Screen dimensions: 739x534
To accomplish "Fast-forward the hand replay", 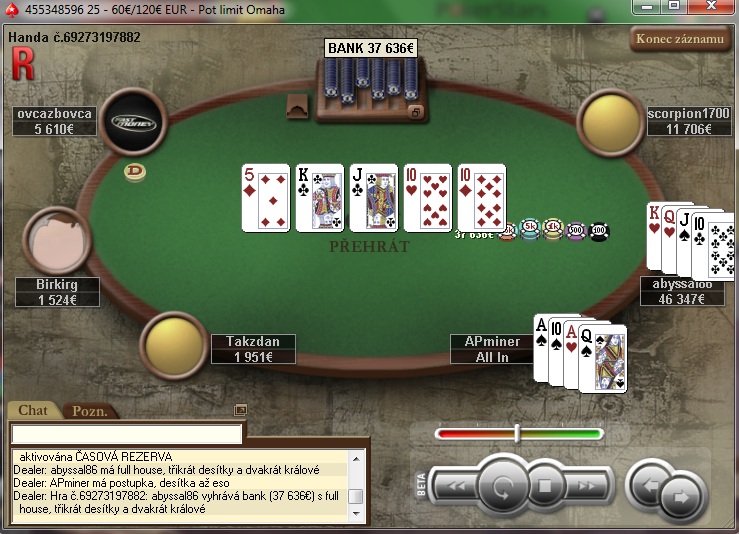I will 588,487.
